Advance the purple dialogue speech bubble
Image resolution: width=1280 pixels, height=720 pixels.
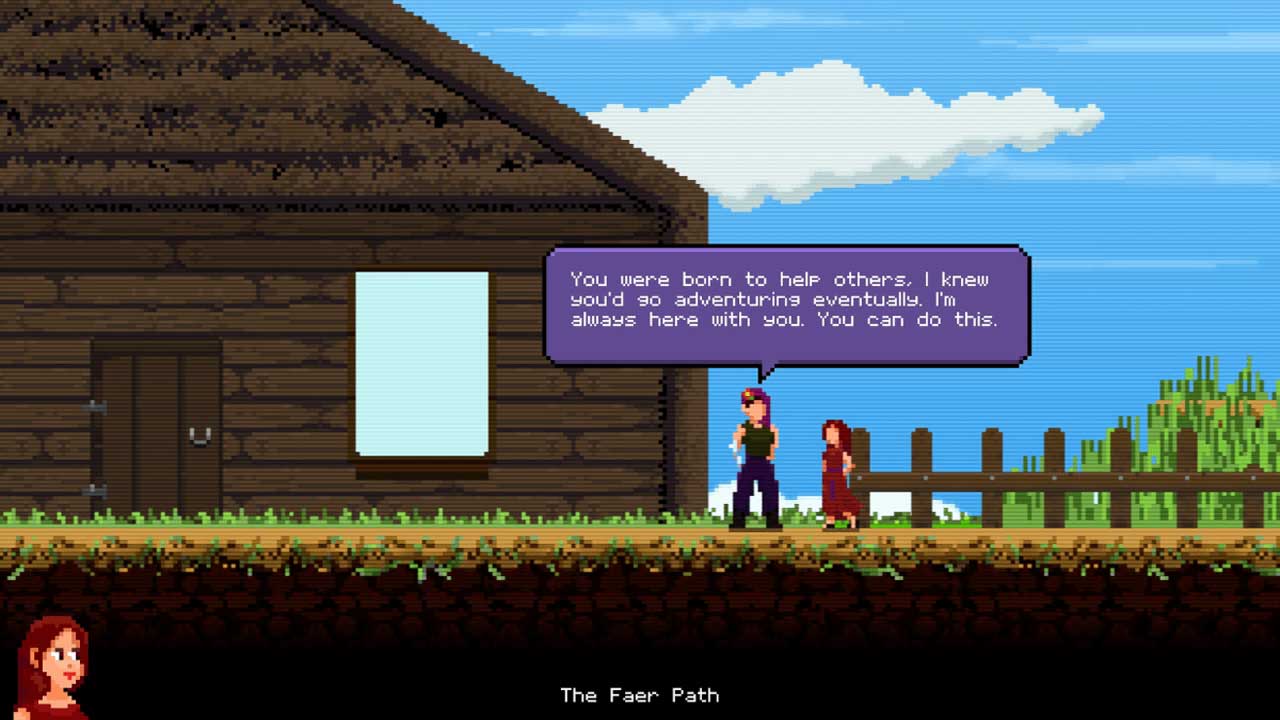point(787,304)
